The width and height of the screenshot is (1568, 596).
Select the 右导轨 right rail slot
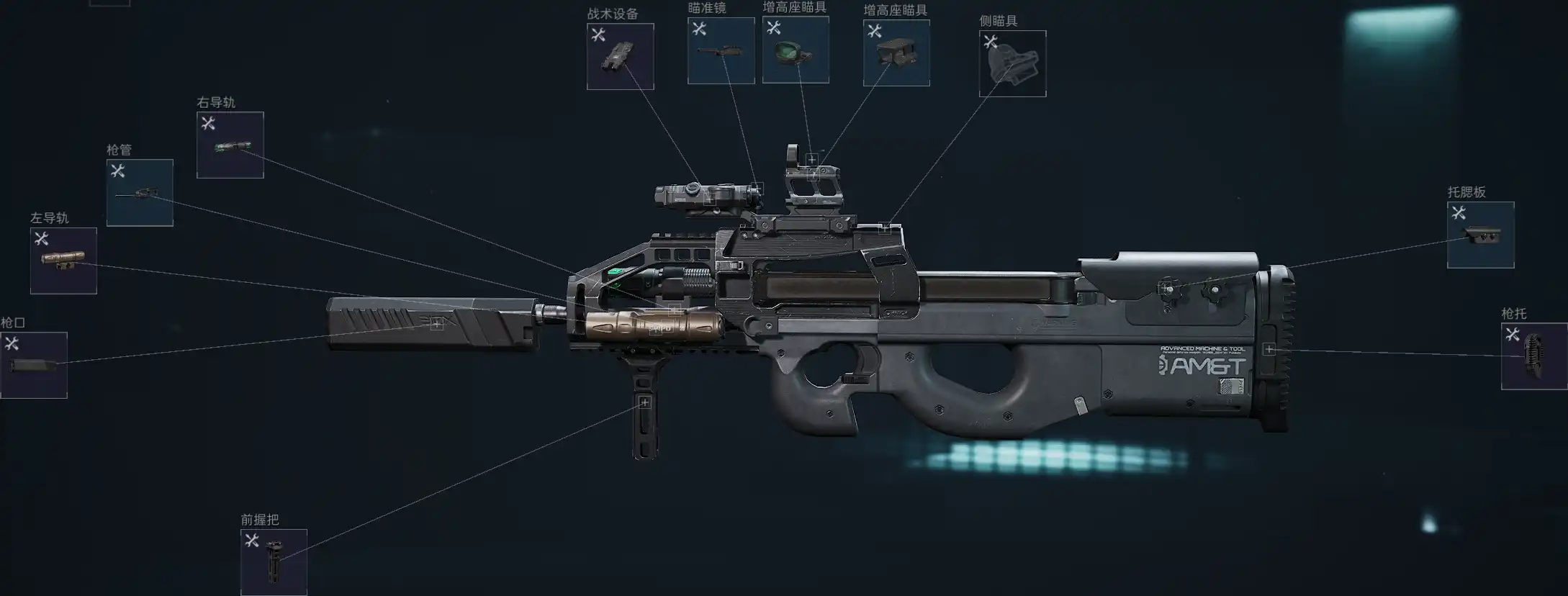(x=230, y=145)
